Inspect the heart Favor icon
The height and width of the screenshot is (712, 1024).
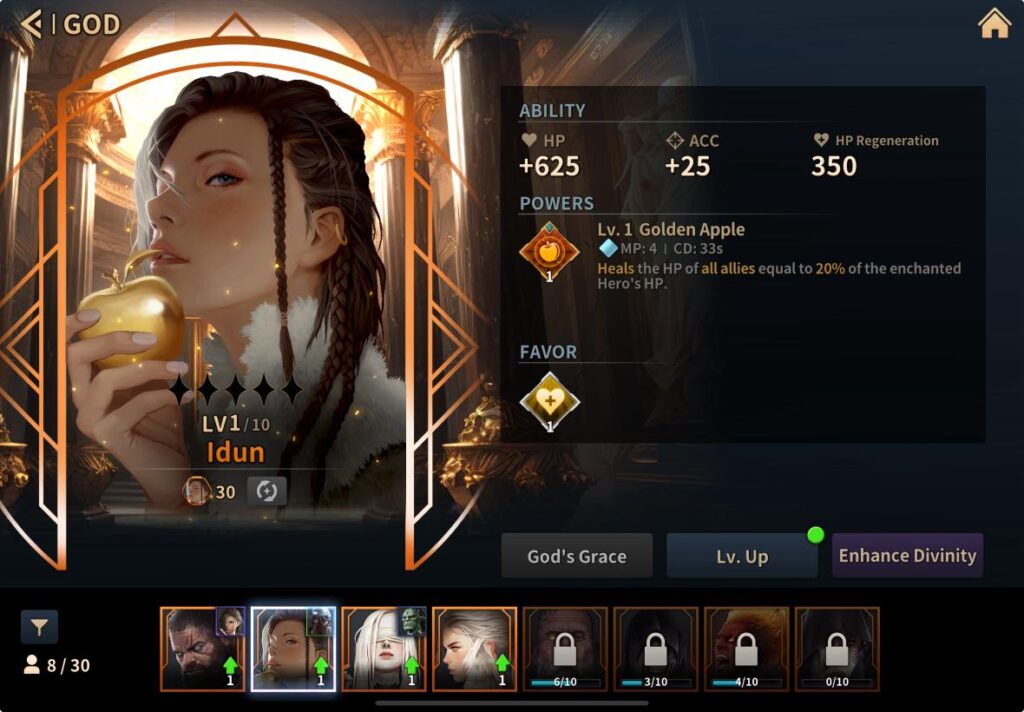pos(549,401)
